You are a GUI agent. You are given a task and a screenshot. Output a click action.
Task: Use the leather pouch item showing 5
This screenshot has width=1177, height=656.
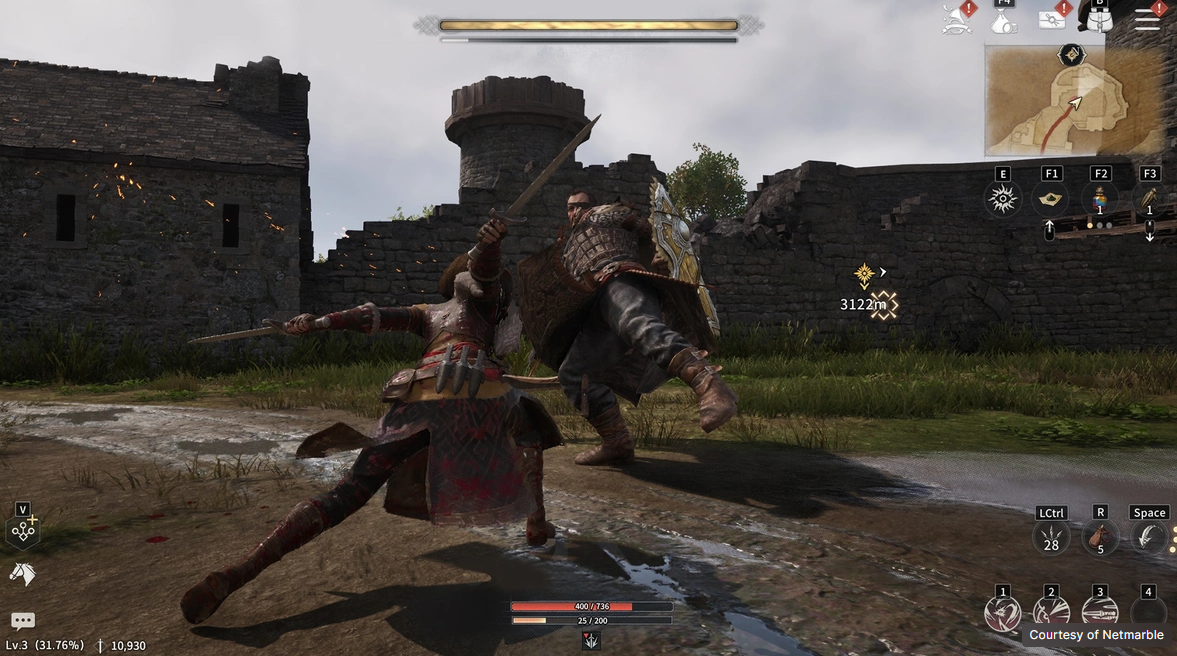[1100, 538]
